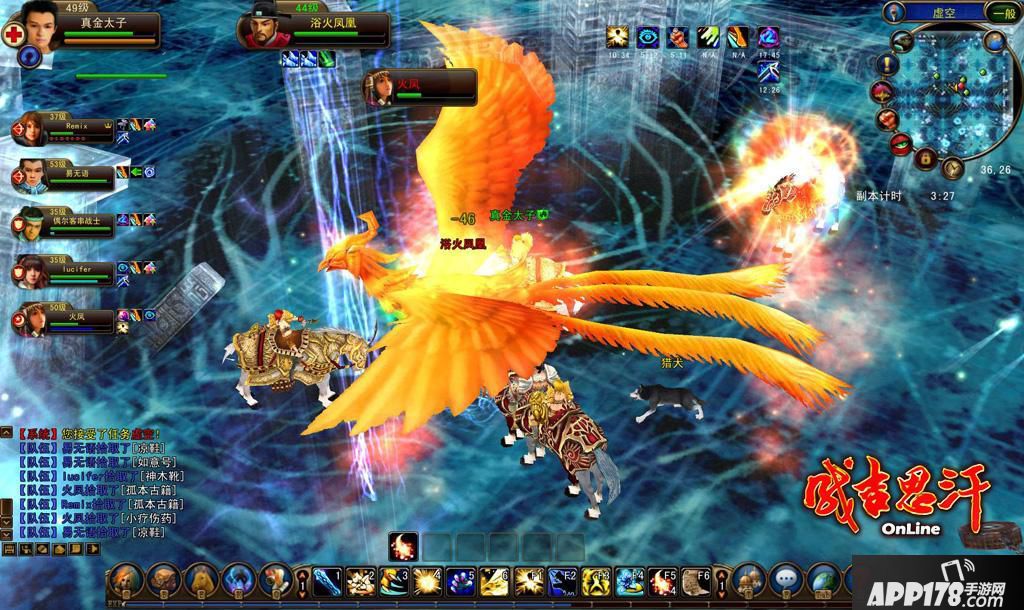Image resolution: width=1024 pixels, height=610 pixels.
Task: Click the red eye icon near minimap
Action: pos(900,144)
